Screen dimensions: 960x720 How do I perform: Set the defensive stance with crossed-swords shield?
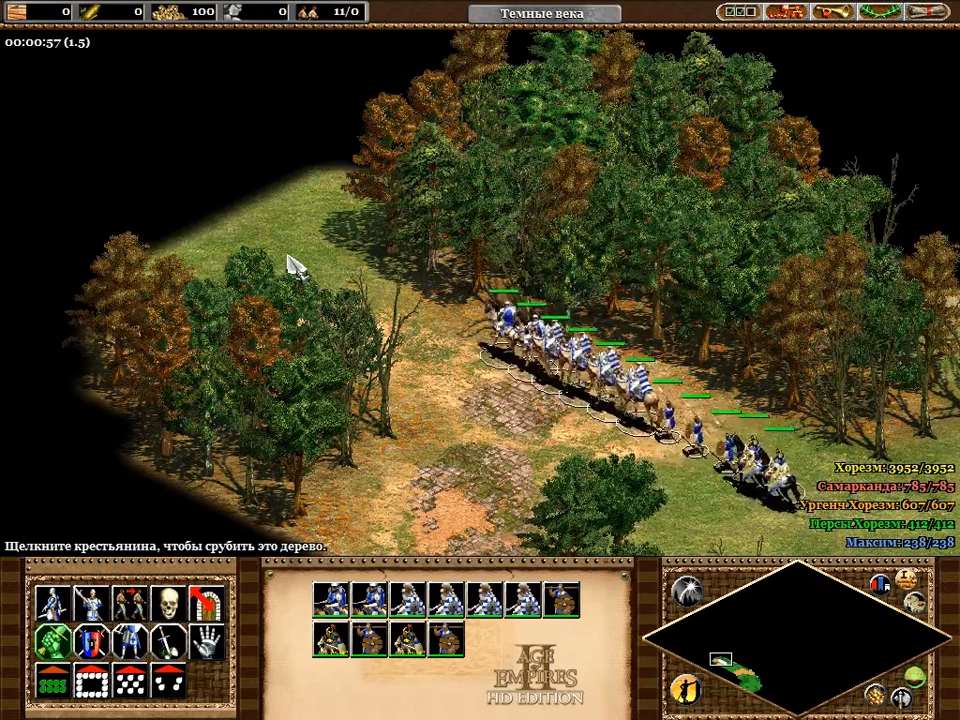(x=92, y=641)
